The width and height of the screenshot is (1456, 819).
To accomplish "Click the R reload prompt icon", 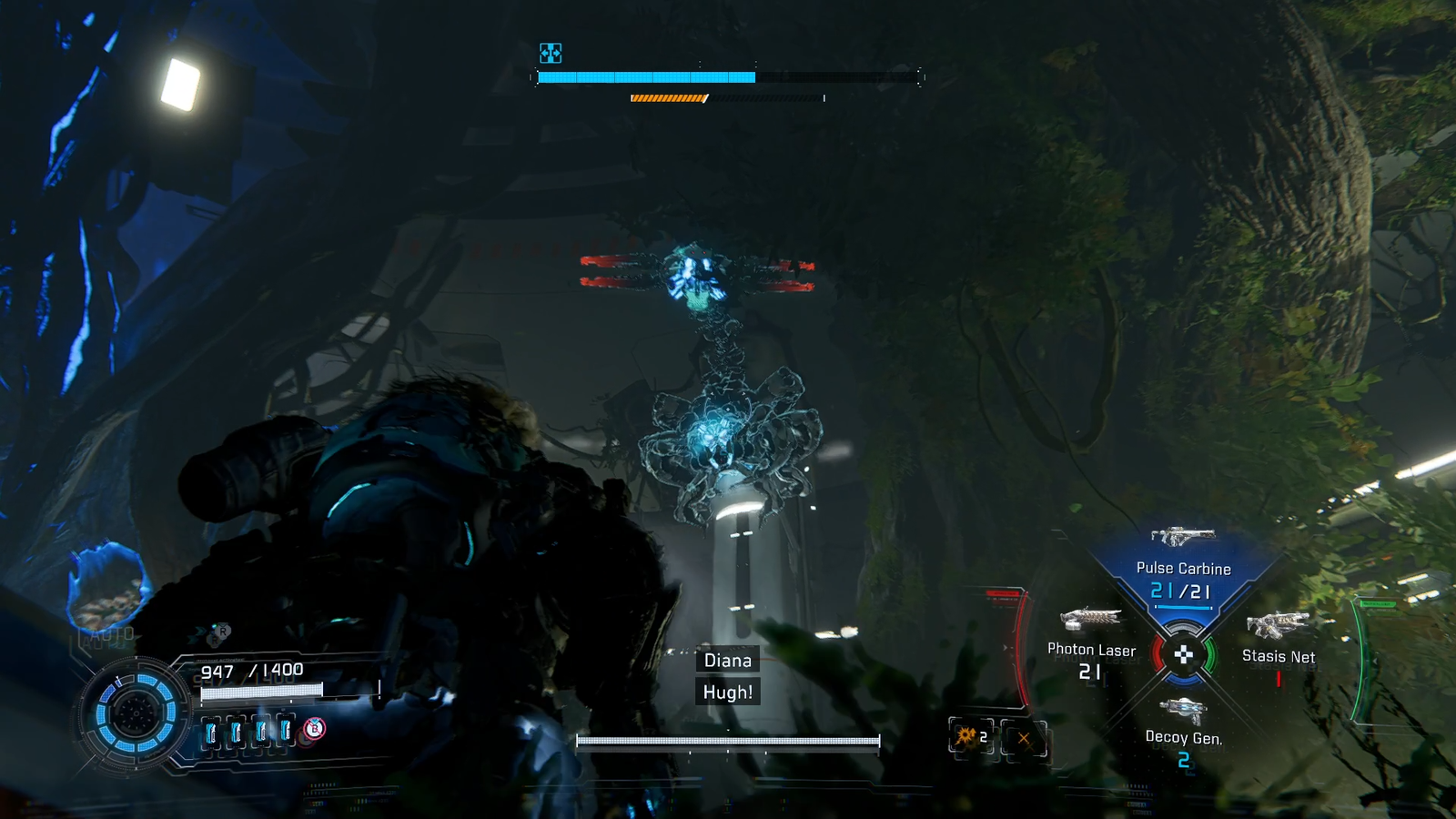I will point(223,630).
